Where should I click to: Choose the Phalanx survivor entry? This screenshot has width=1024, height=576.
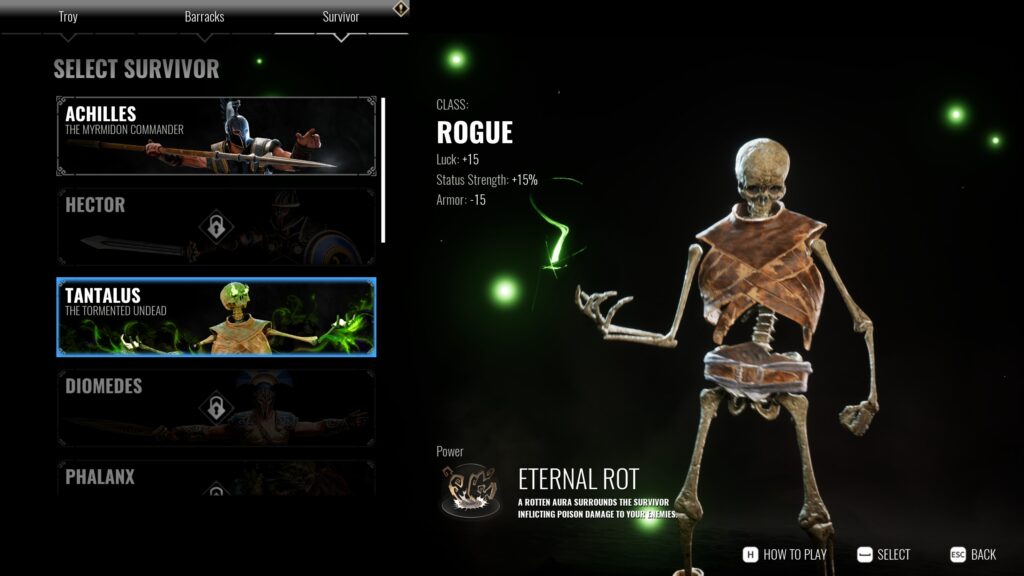216,478
